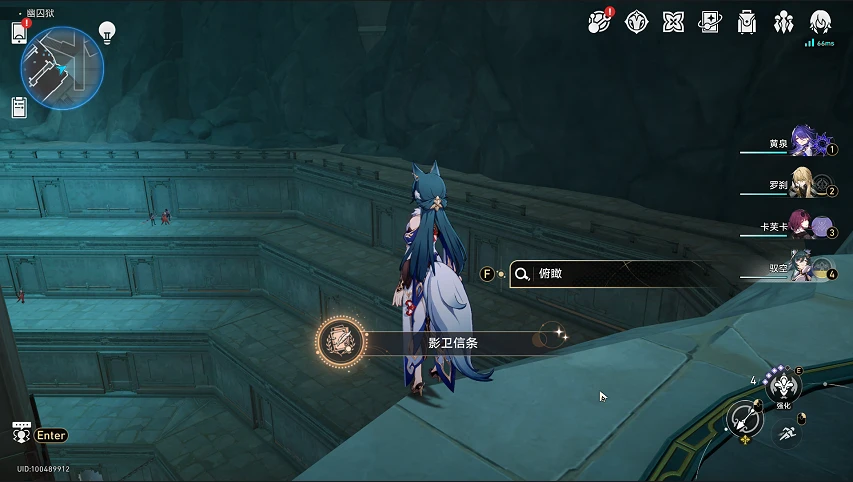Switch to party member 黄泉

click(805, 144)
